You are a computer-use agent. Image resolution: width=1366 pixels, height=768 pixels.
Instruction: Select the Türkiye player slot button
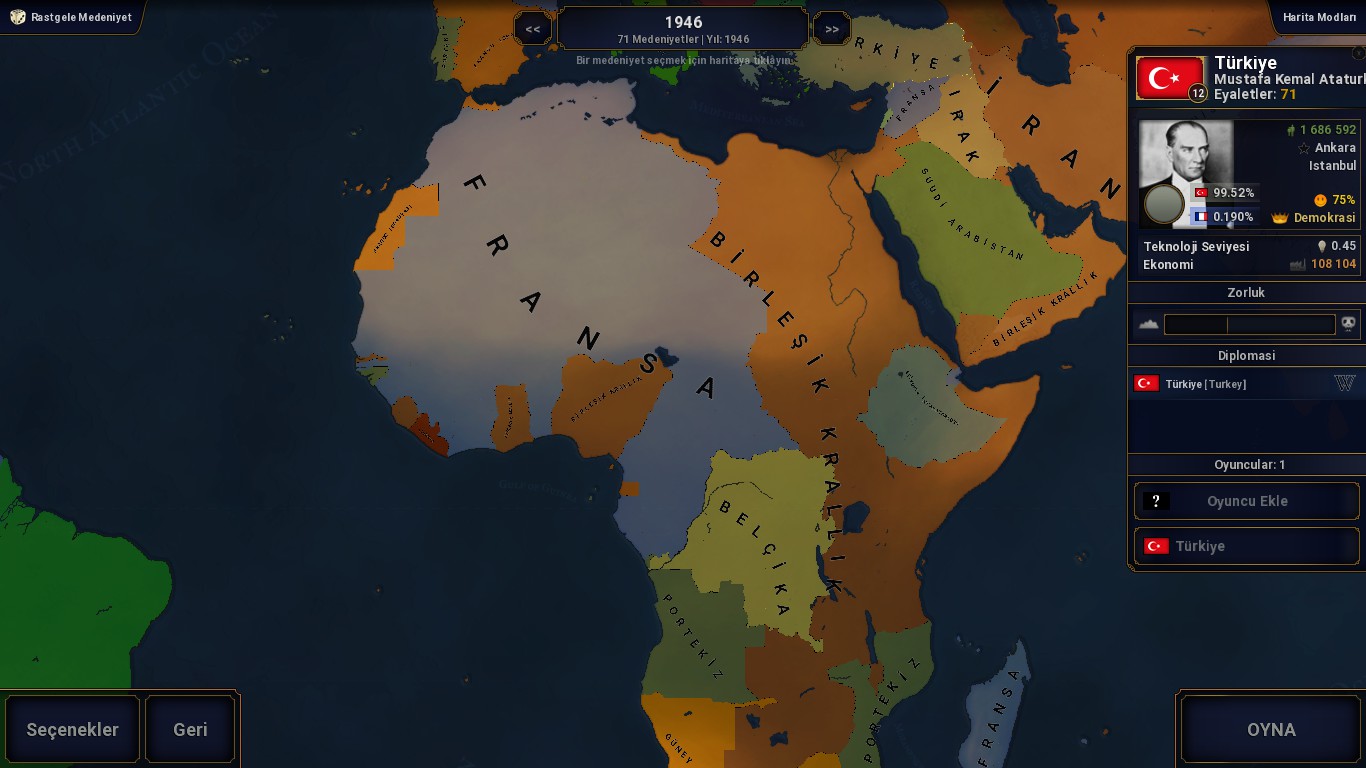coord(1246,546)
